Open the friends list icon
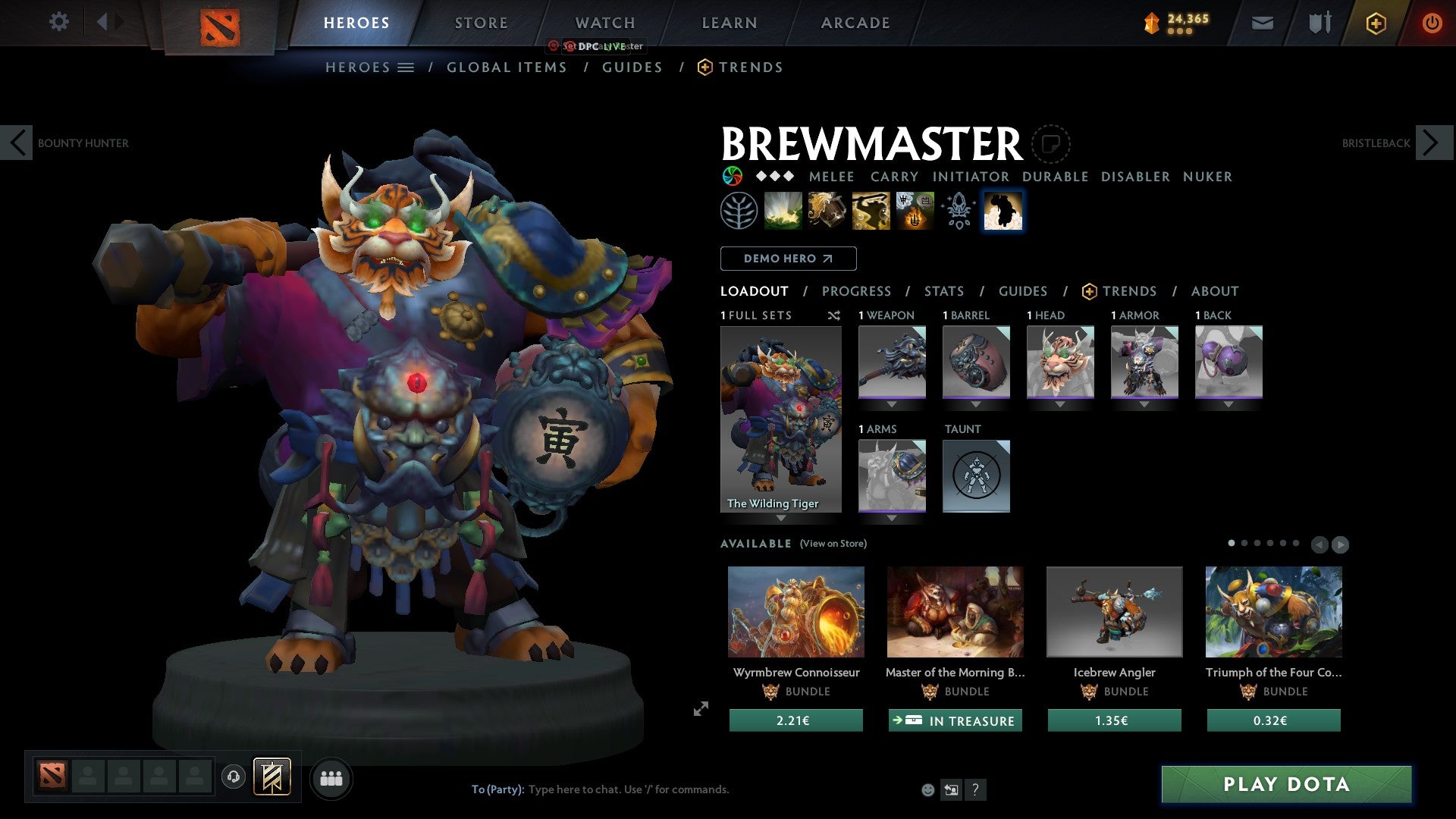This screenshot has width=1456, height=819. pos(331,777)
